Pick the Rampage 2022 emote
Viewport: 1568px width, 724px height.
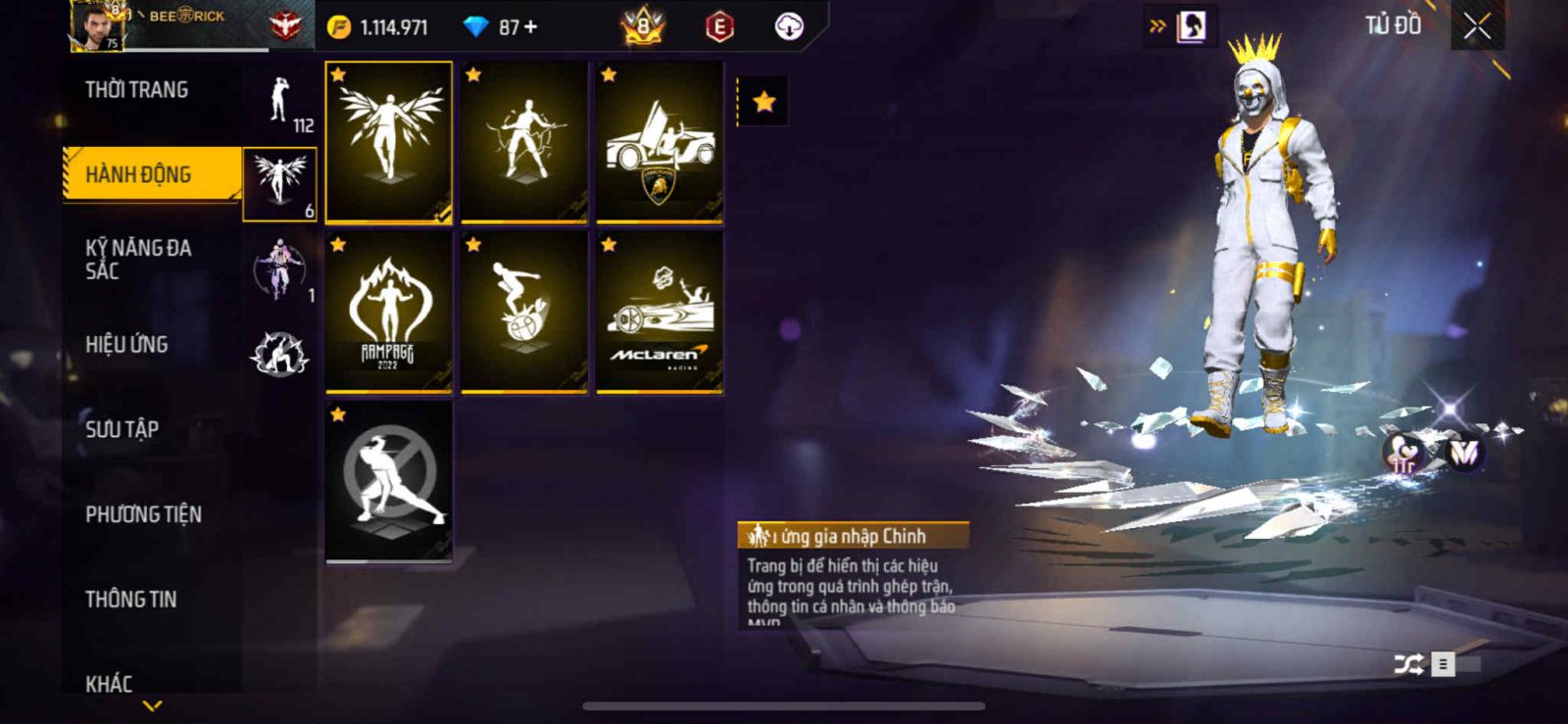click(389, 313)
